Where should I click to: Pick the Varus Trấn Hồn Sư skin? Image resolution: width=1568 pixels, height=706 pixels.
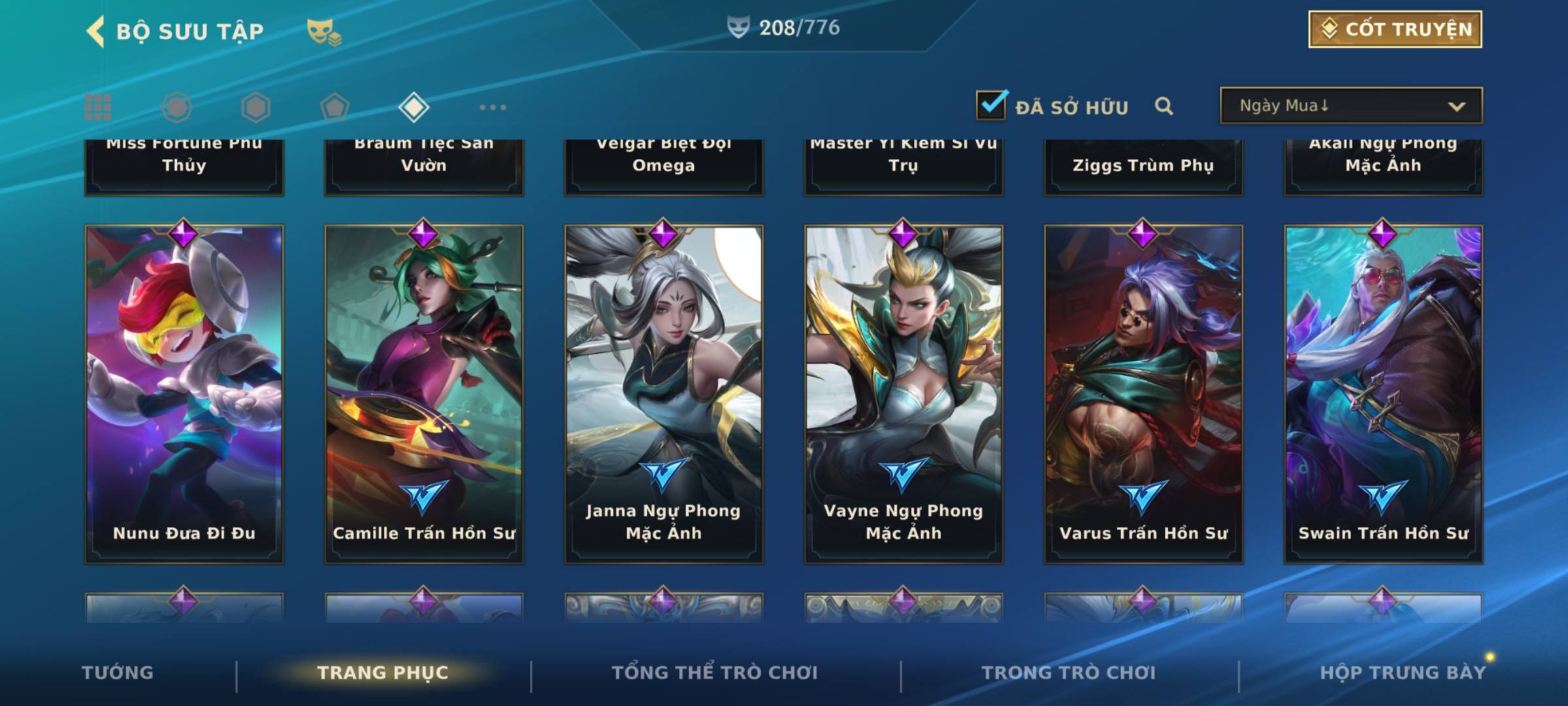[1143, 394]
